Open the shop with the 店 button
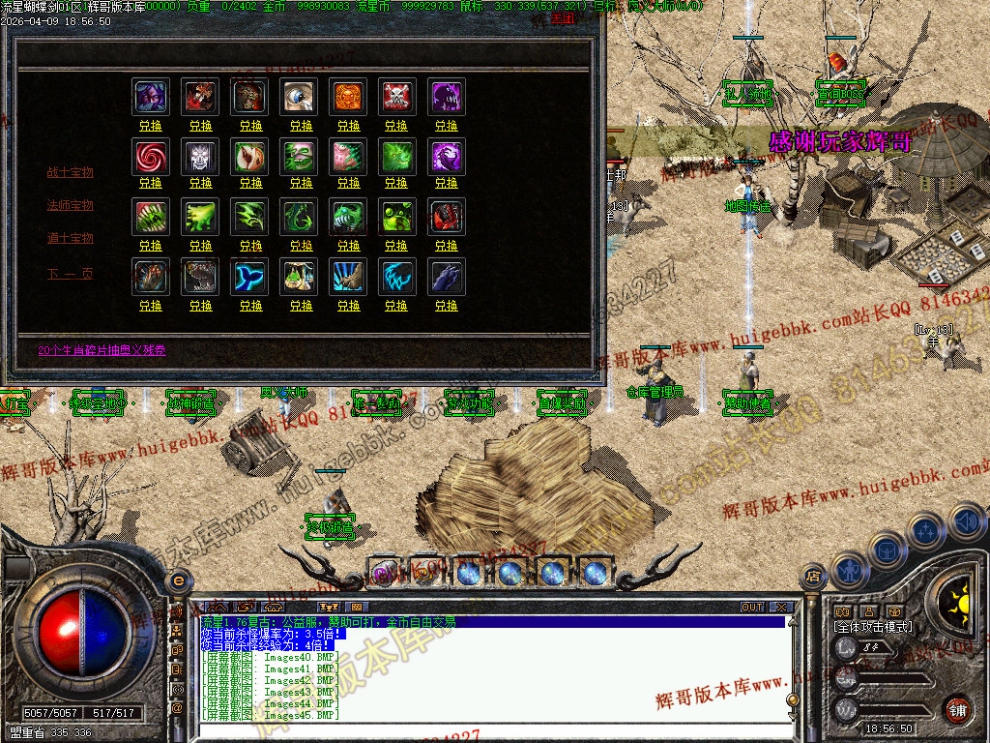Screen dimensions: 990x743 (812, 575)
